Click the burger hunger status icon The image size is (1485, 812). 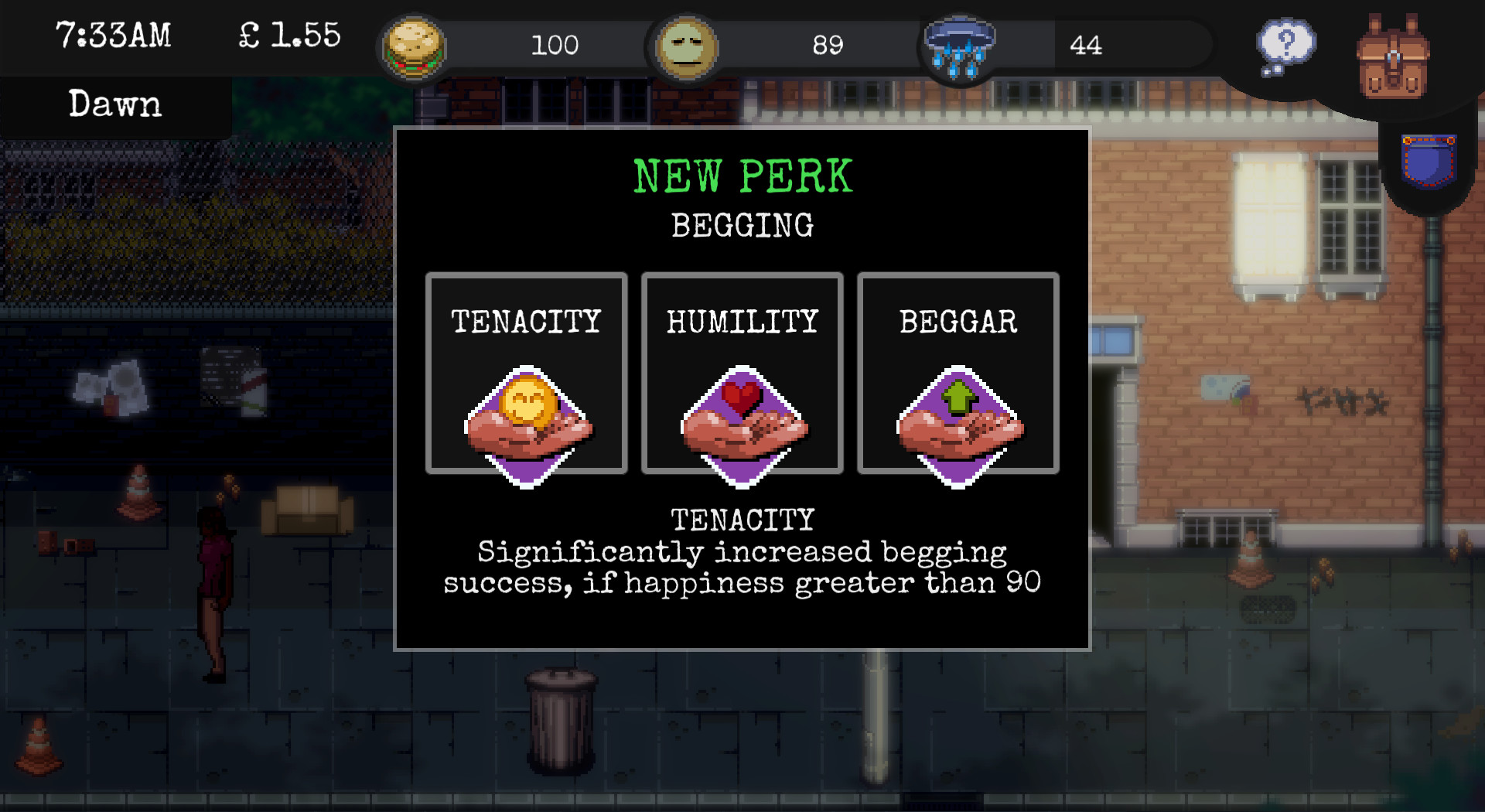[415, 45]
